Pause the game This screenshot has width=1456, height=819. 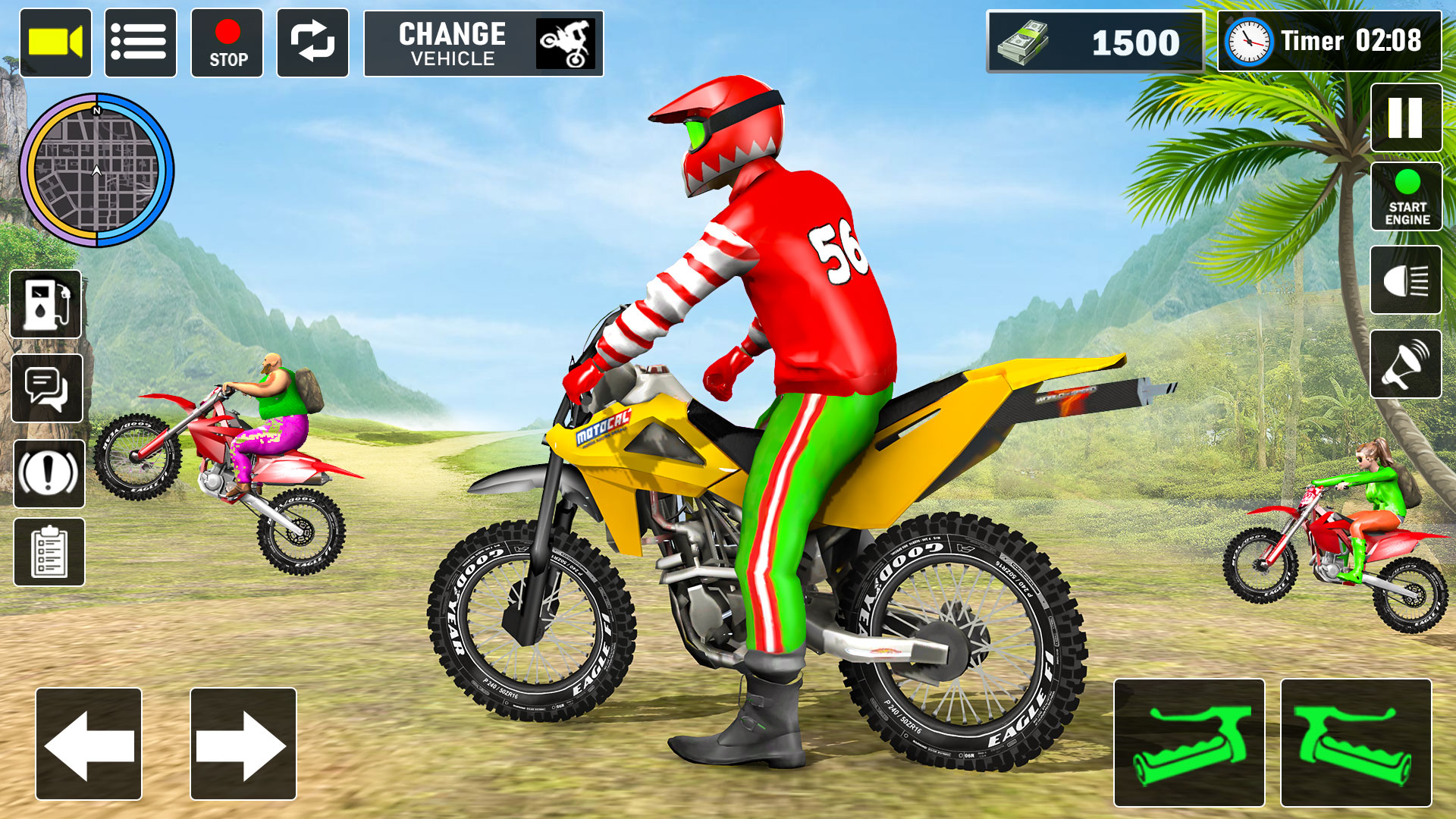(x=1408, y=118)
